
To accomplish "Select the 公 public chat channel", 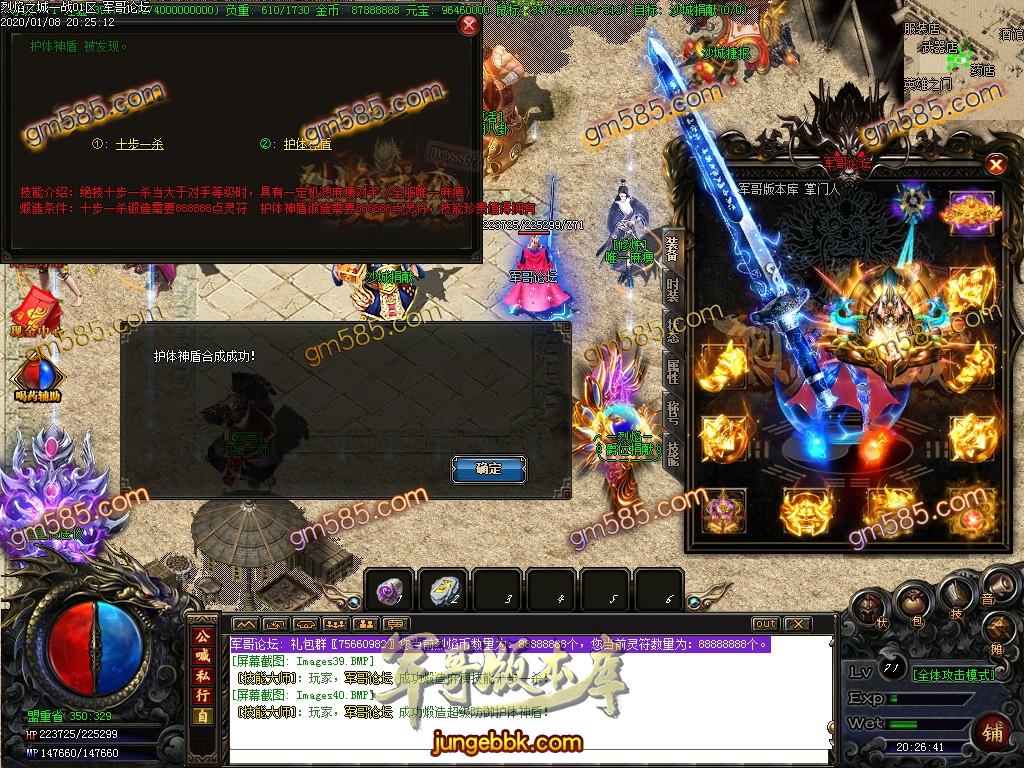I will (203, 636).
